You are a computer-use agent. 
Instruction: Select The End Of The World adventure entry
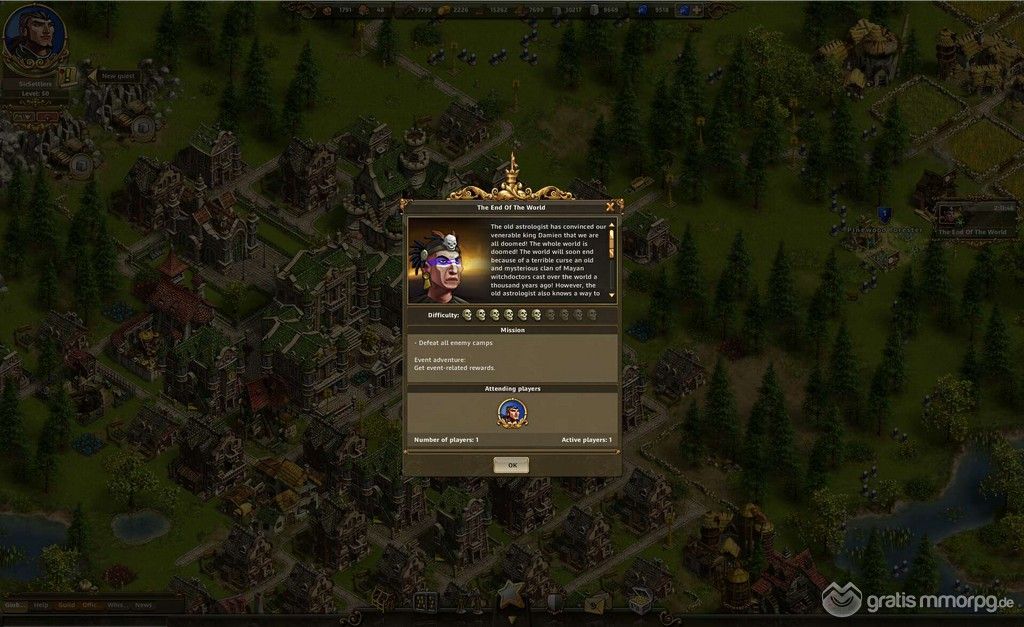pyautogui.click(x=970, y=221)
